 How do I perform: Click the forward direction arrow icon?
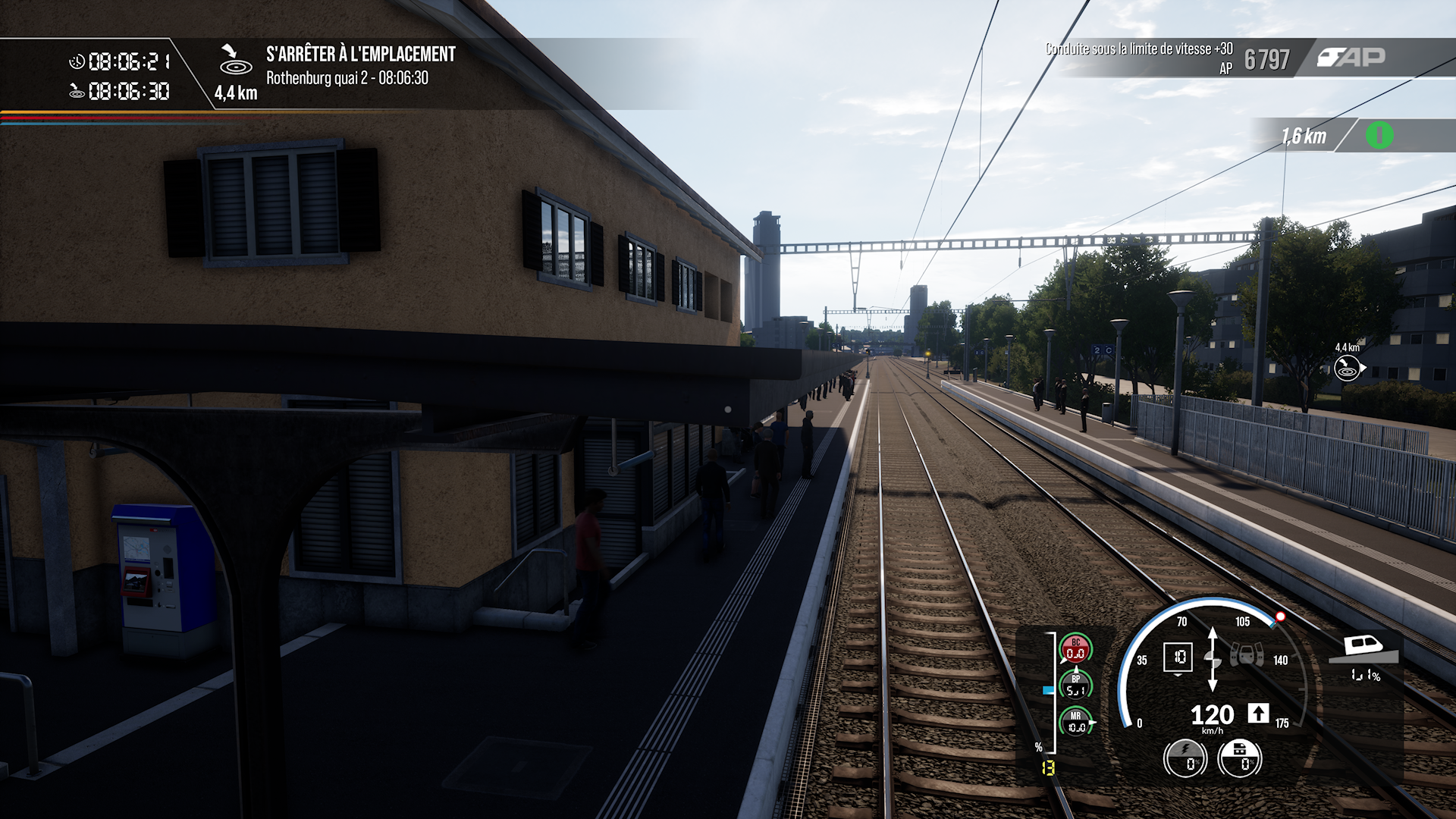tap(1258, 714)
